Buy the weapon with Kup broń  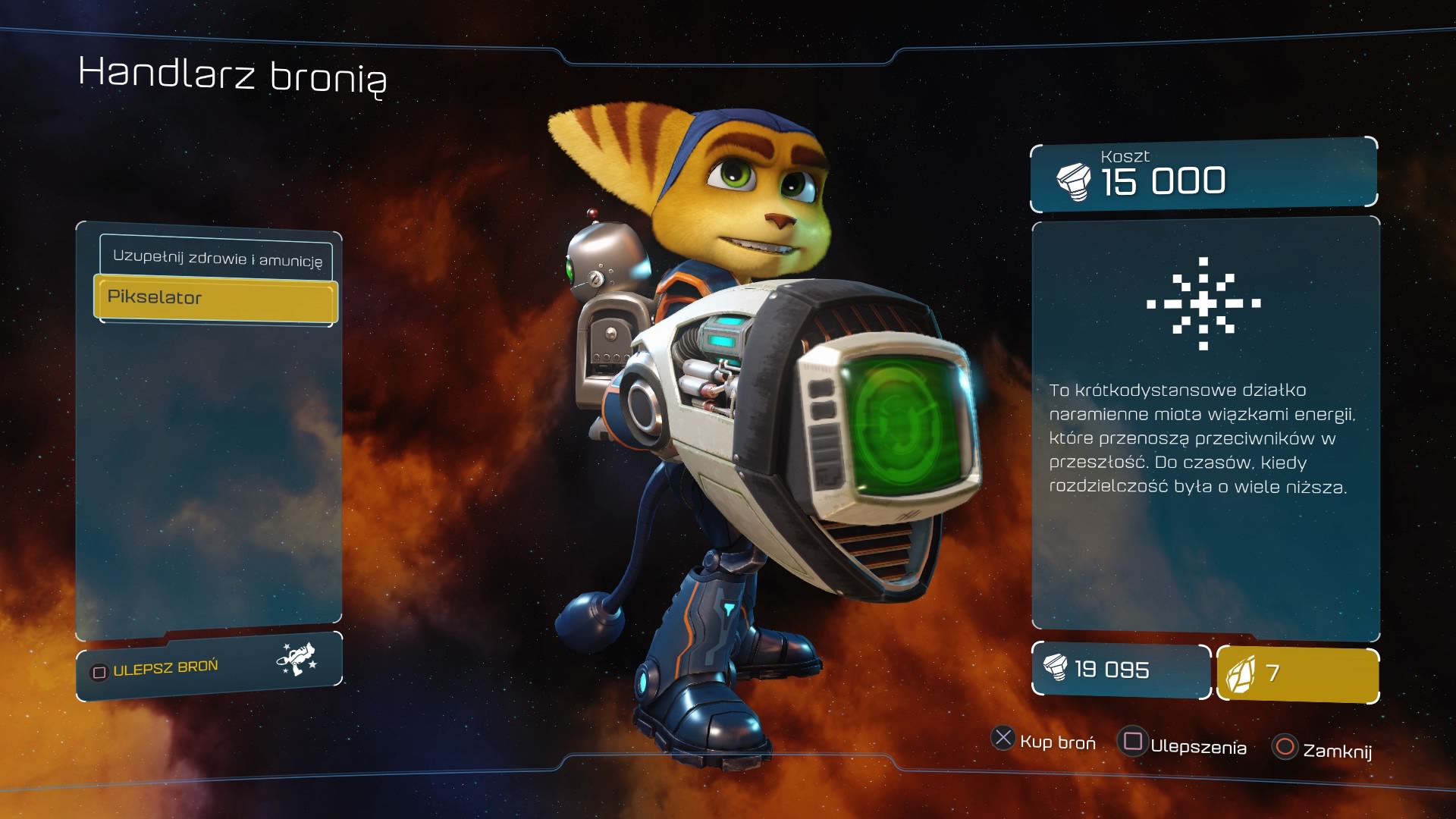pyautogui.click(x=1043, y=741)
